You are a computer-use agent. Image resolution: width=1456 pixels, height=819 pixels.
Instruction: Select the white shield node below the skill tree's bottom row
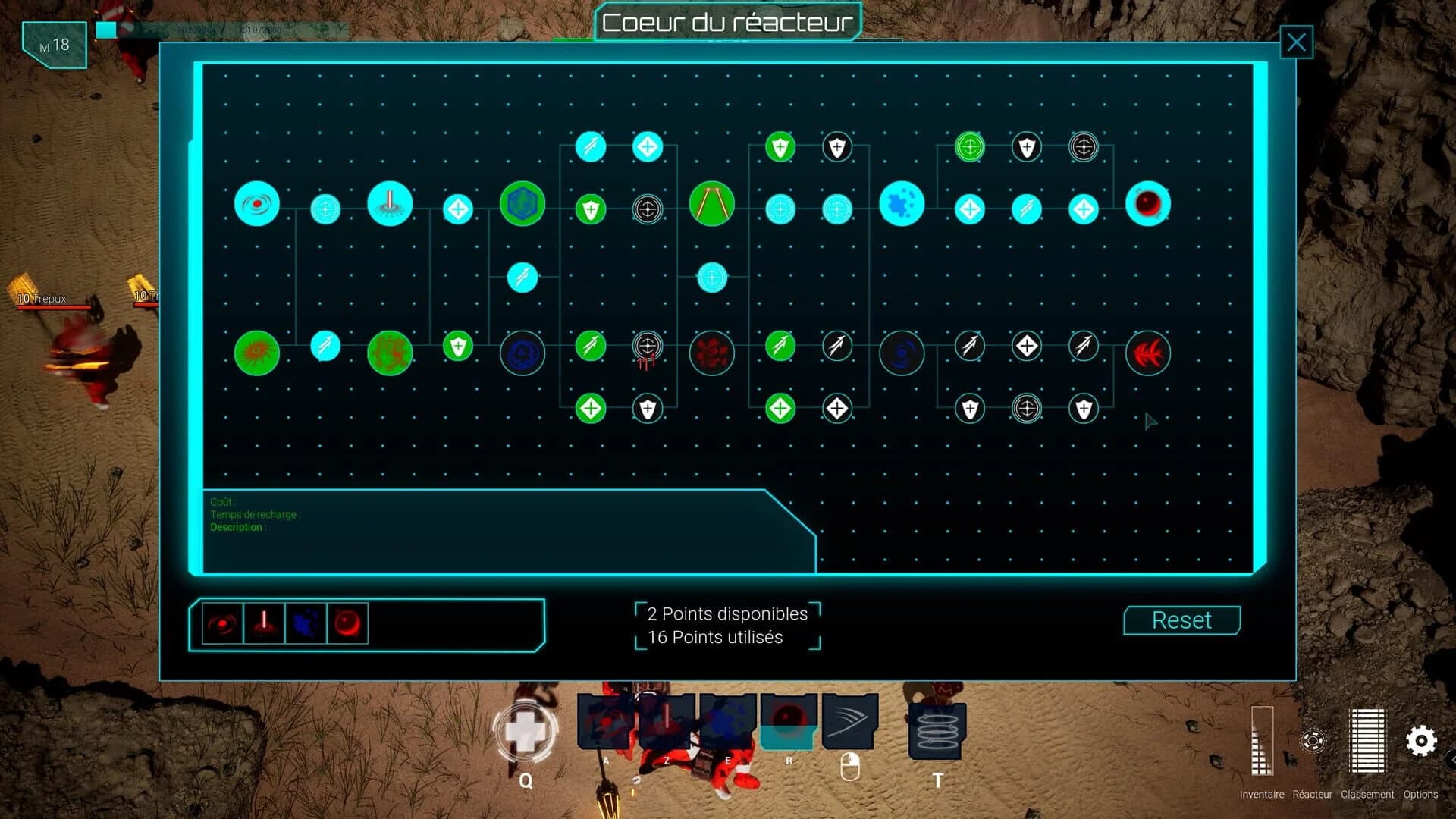pos(646,407)
